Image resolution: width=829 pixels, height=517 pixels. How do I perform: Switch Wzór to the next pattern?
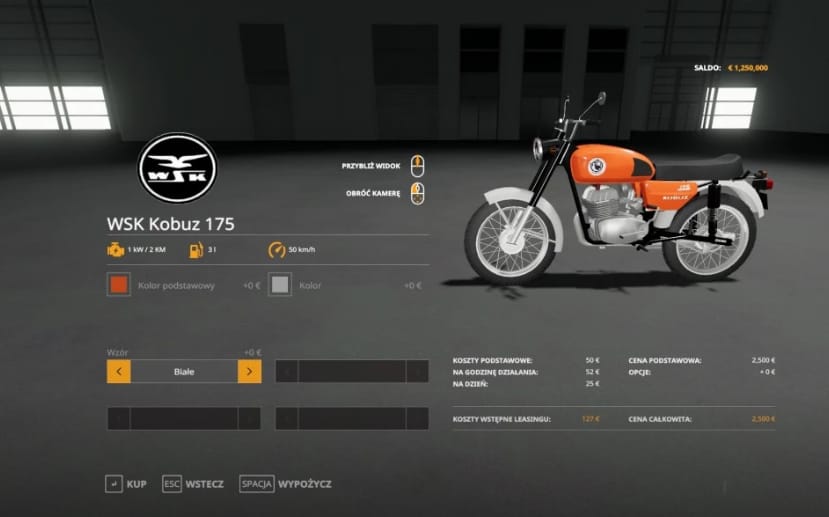coord(249,372)
